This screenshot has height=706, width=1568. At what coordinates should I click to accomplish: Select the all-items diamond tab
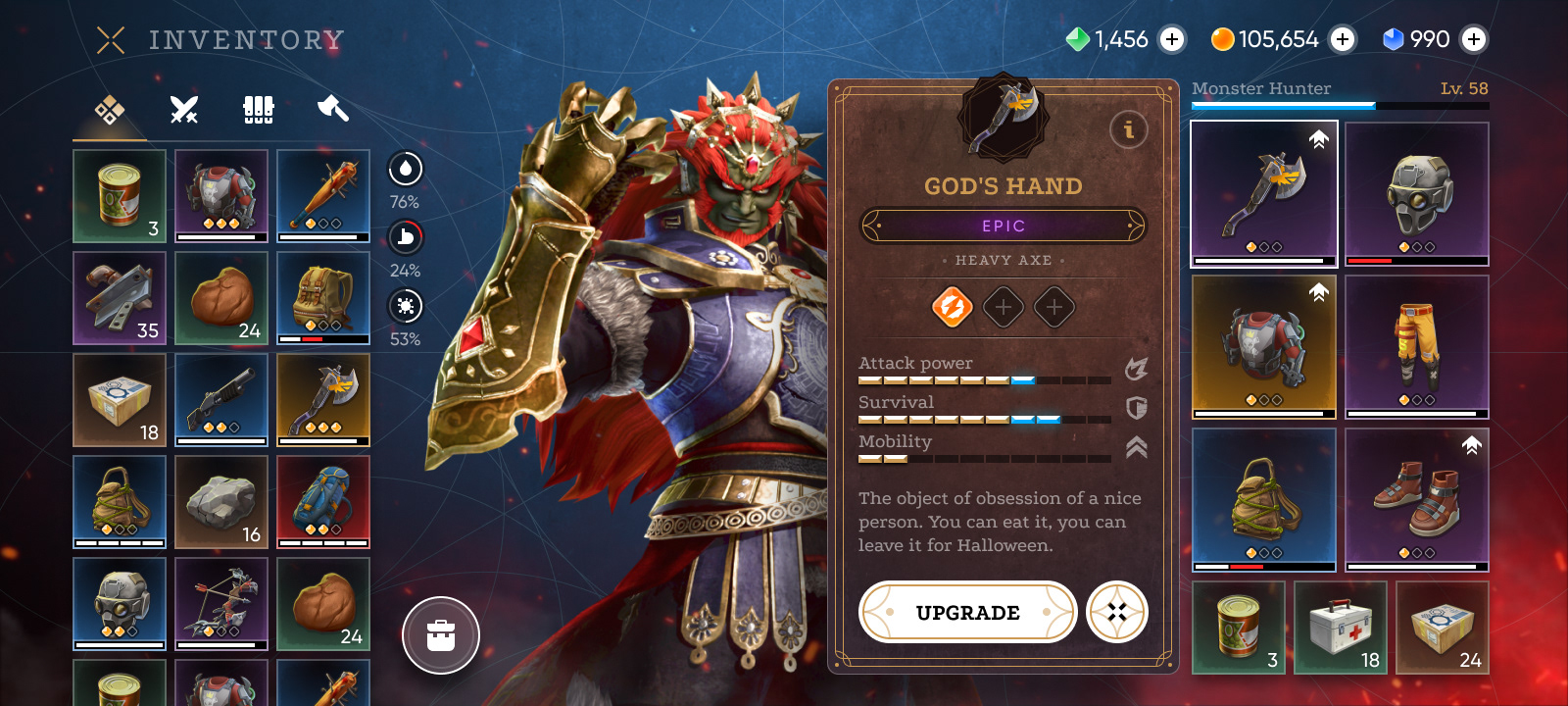point(110,109)
